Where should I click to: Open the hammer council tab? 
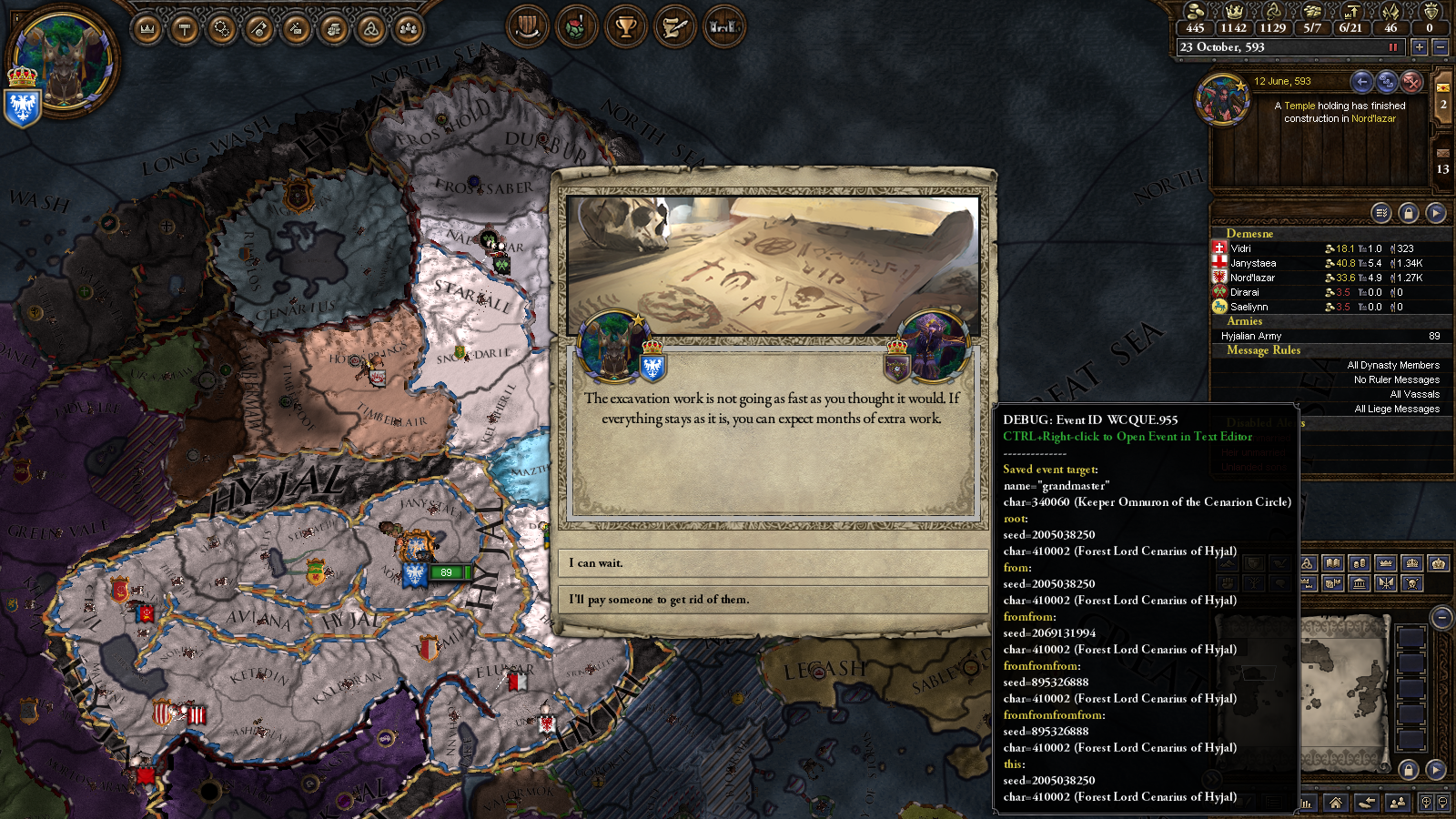(185, 29)
